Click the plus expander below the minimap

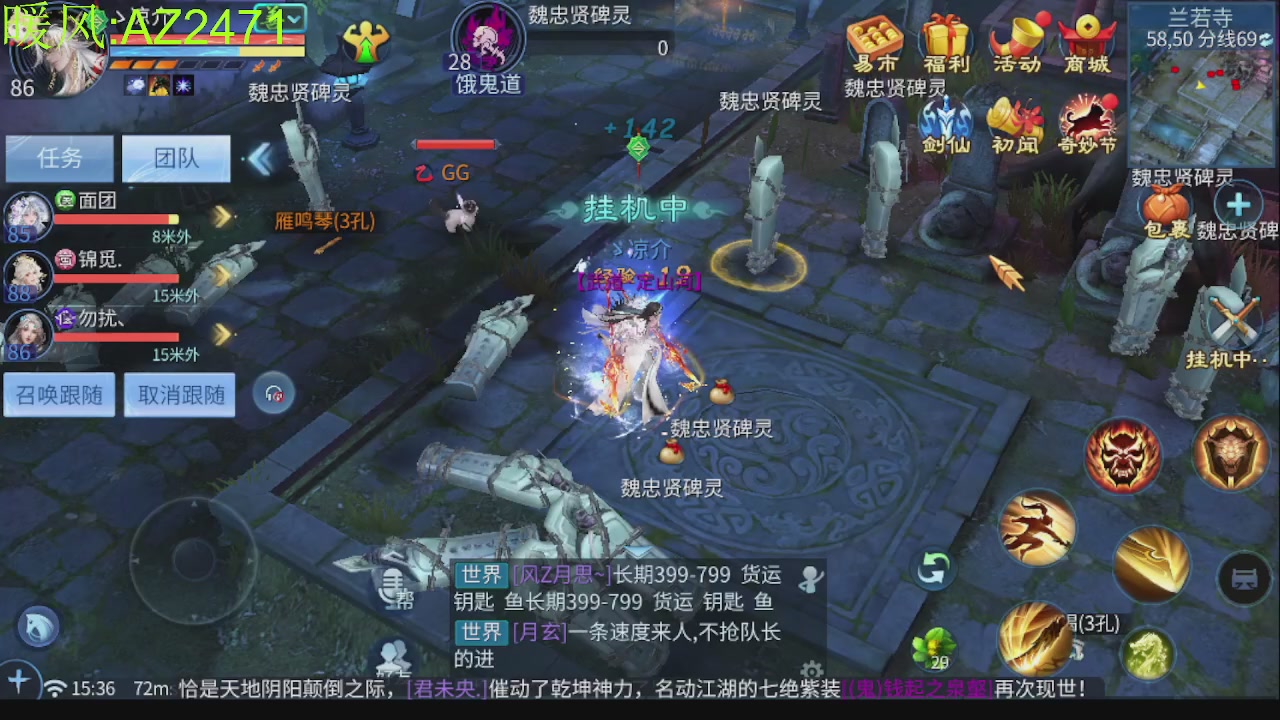click(1240, 204)
